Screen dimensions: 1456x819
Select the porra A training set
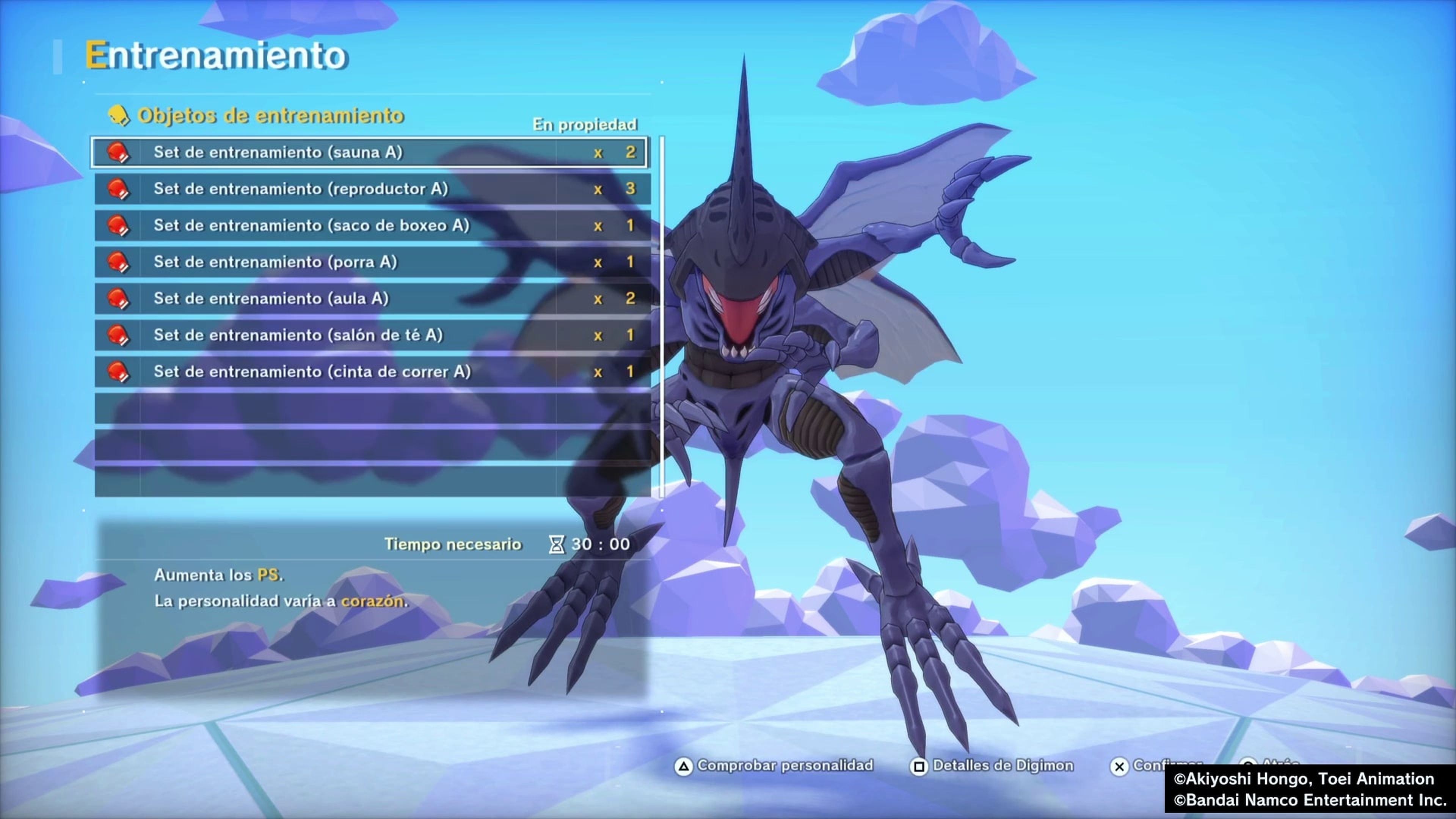pyautogui.click(x=370, y=262)
